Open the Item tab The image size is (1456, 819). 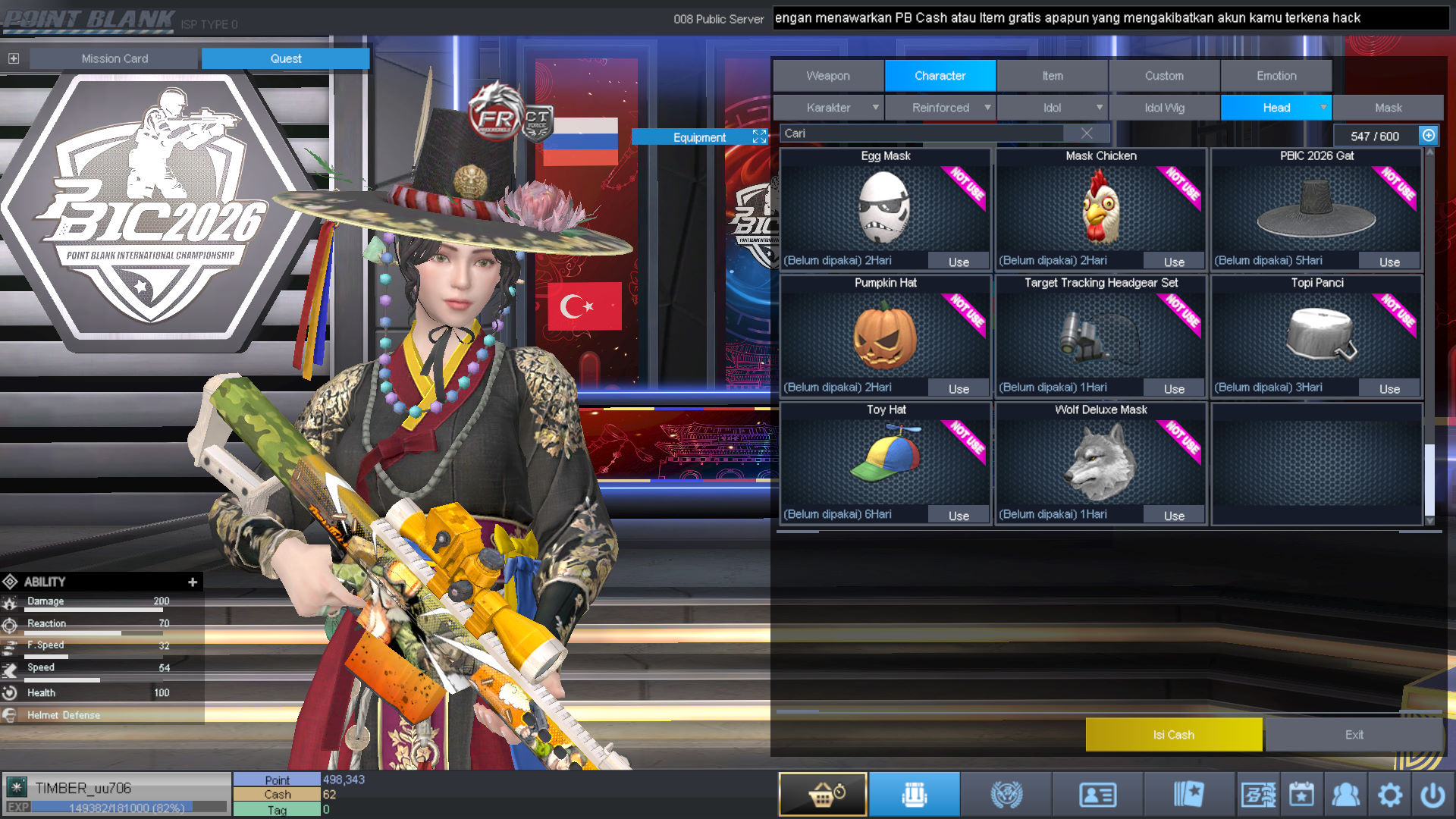(1052, 76)
